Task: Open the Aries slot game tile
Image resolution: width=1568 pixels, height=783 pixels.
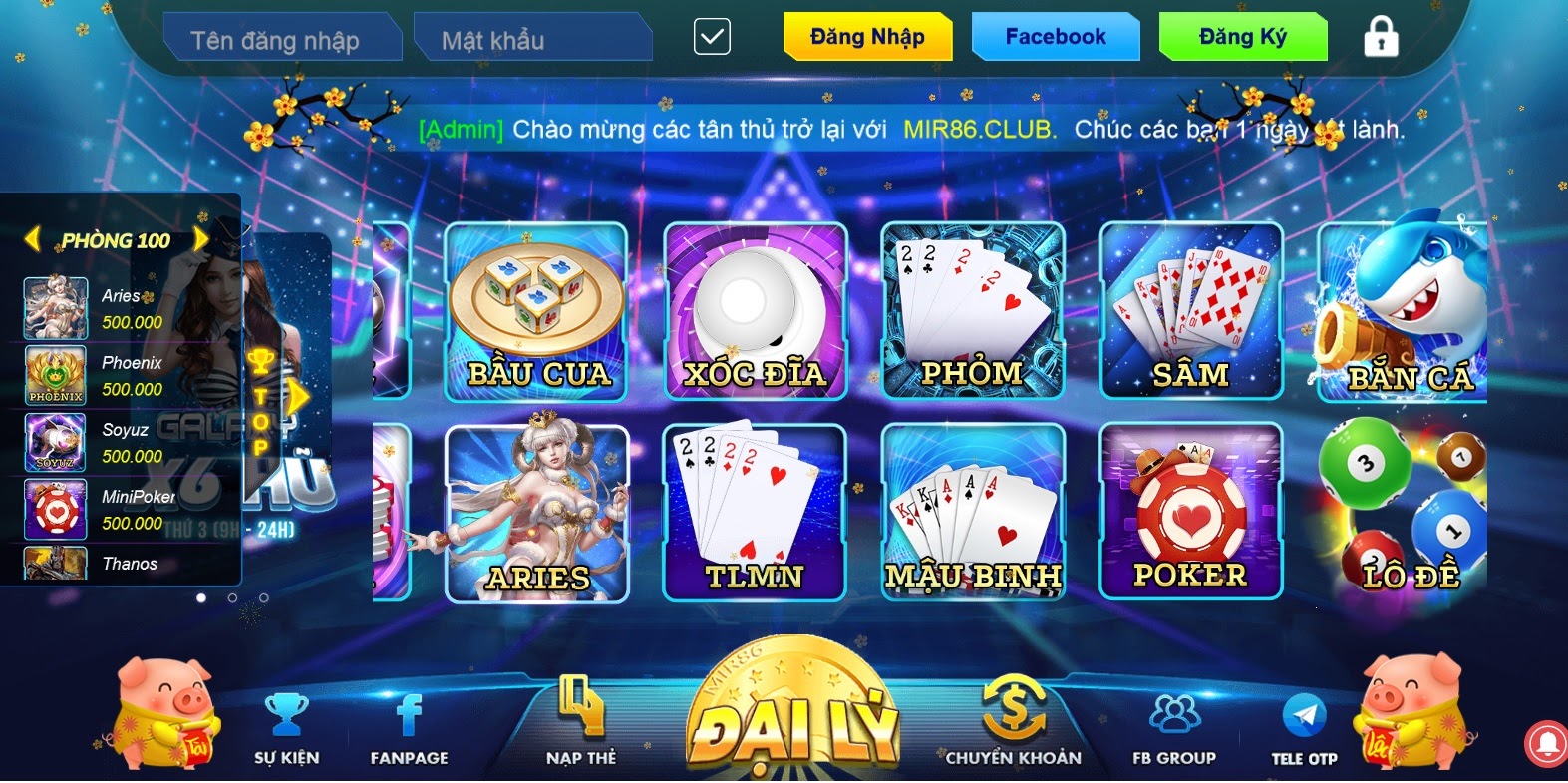Action: pos(537,513)
